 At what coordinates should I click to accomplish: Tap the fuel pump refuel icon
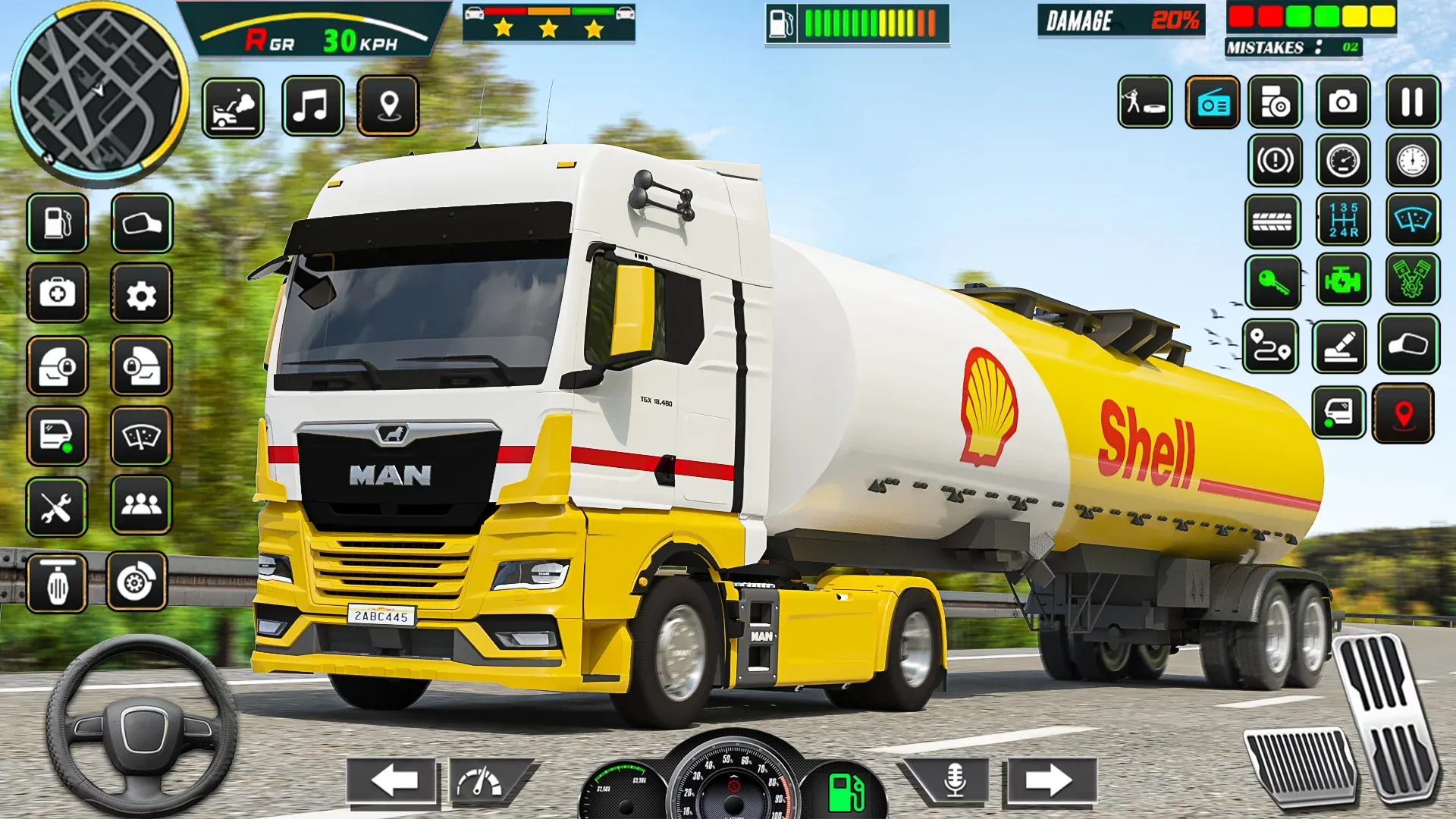click(x=58, y=223)
